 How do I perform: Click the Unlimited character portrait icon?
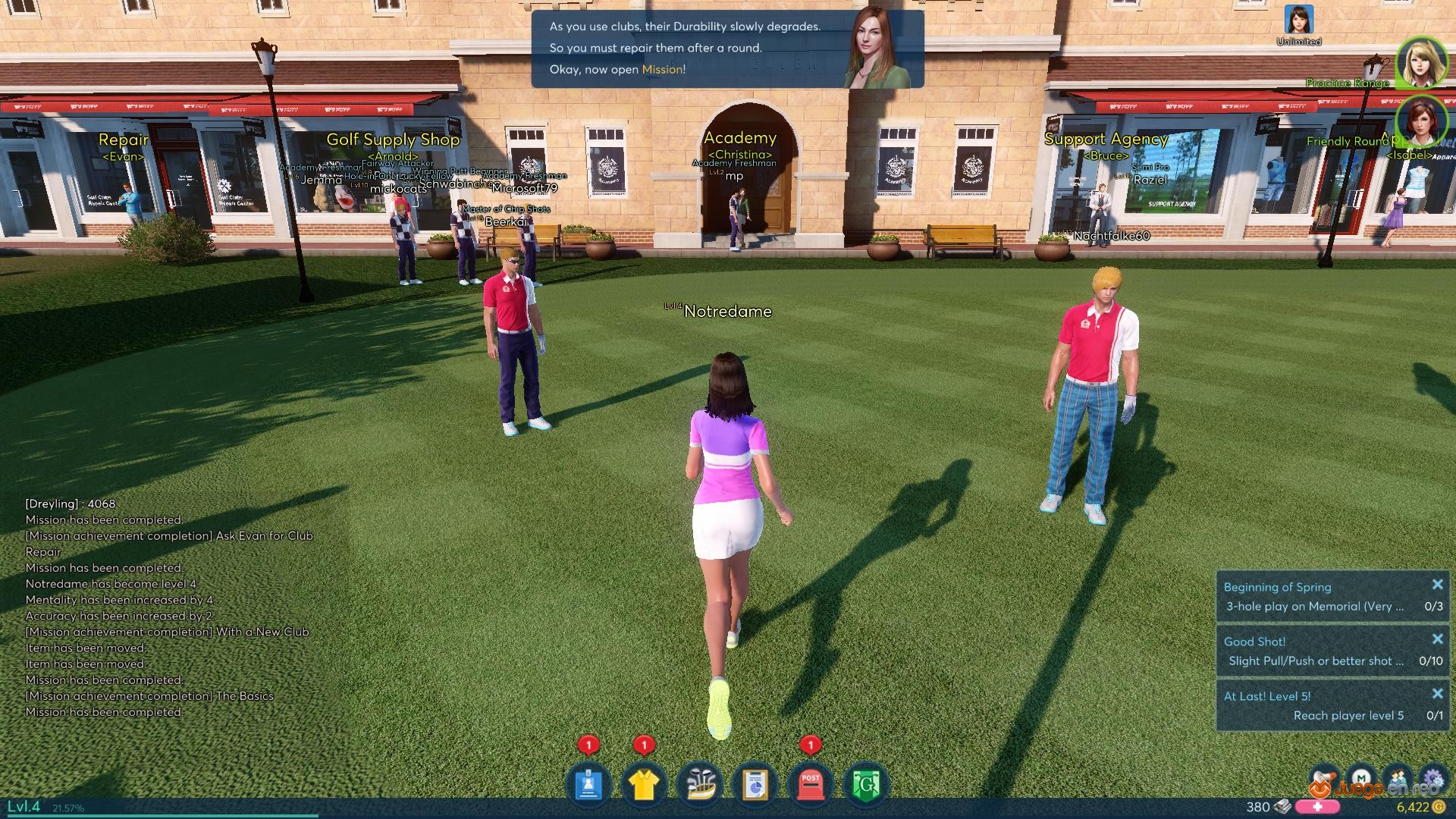(x=1298, y=20)
